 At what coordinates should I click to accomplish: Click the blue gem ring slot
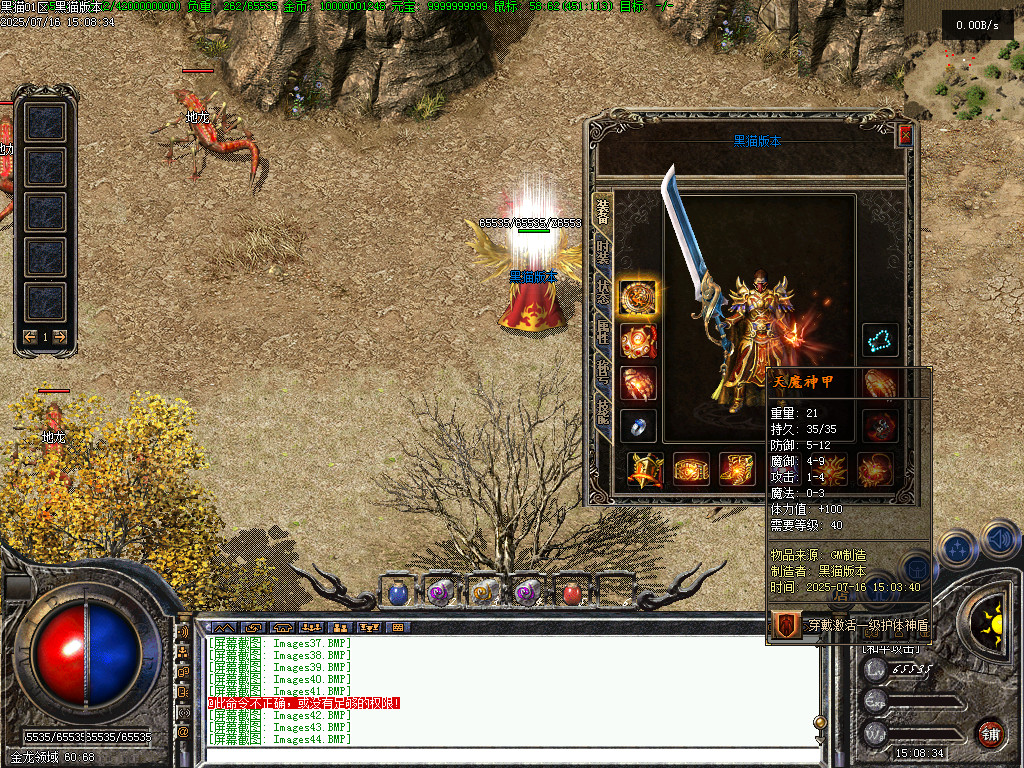638,426
